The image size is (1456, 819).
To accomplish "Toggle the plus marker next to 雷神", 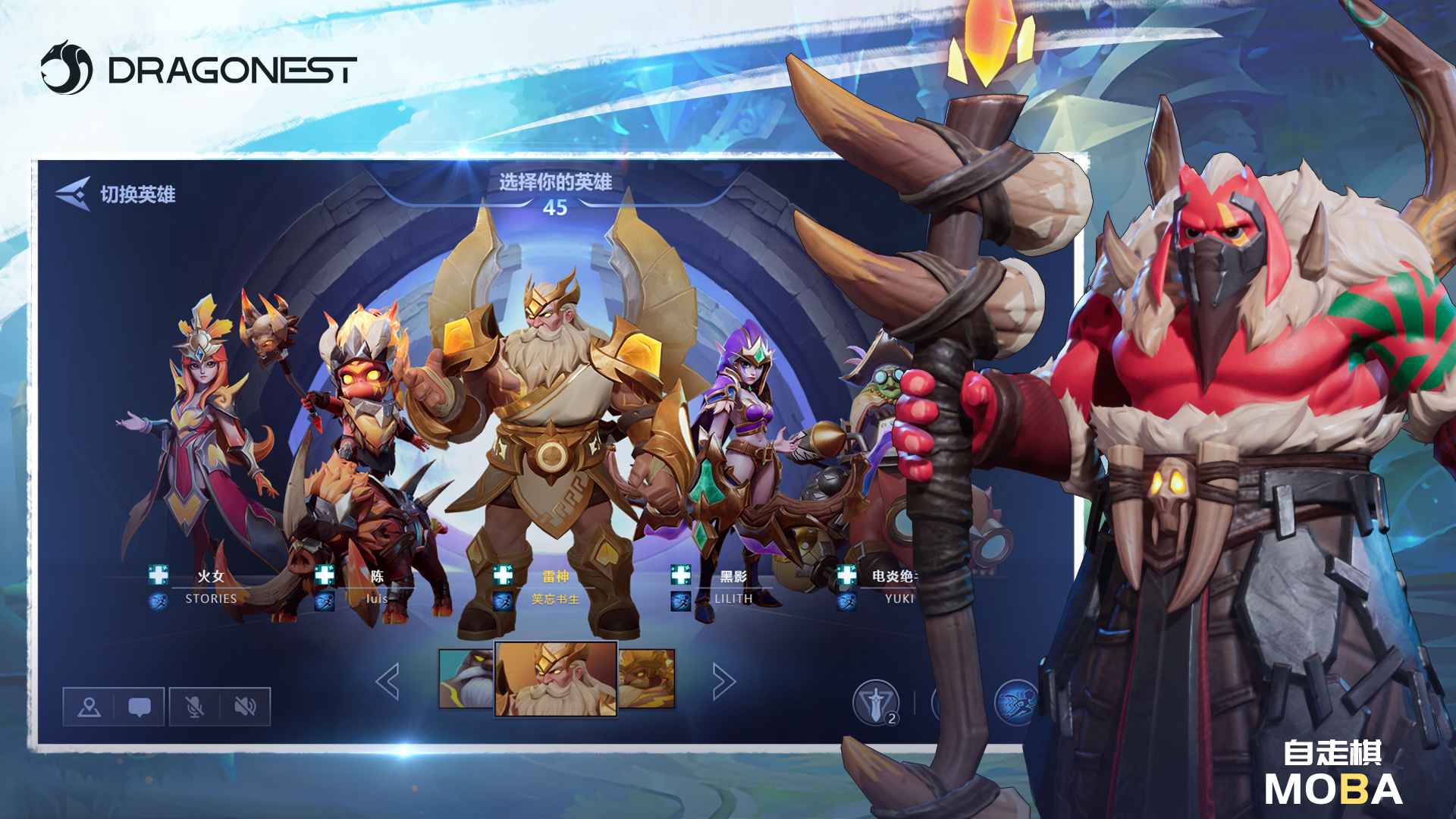I will [x=501, y=575].
